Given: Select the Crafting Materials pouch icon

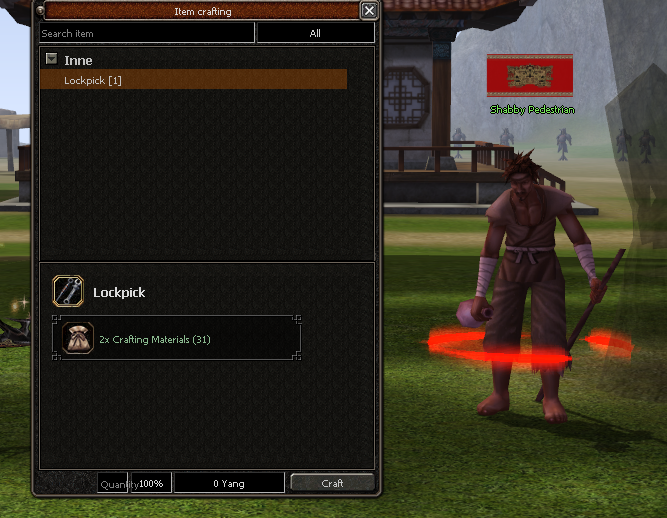Looking at the screenshot, I should (x=77, y=339).
